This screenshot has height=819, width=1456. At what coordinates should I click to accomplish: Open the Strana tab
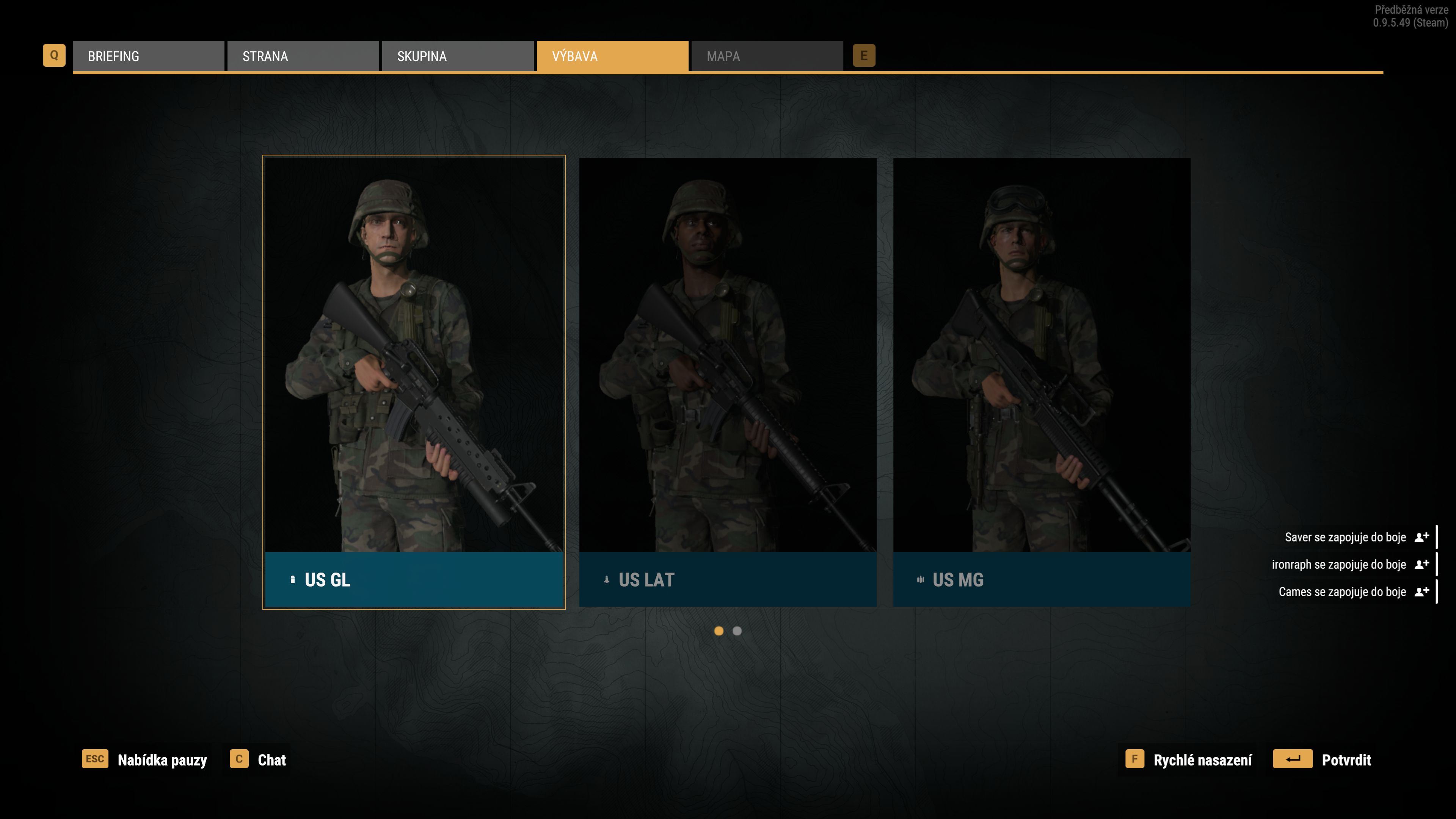[x=303, y=56]
